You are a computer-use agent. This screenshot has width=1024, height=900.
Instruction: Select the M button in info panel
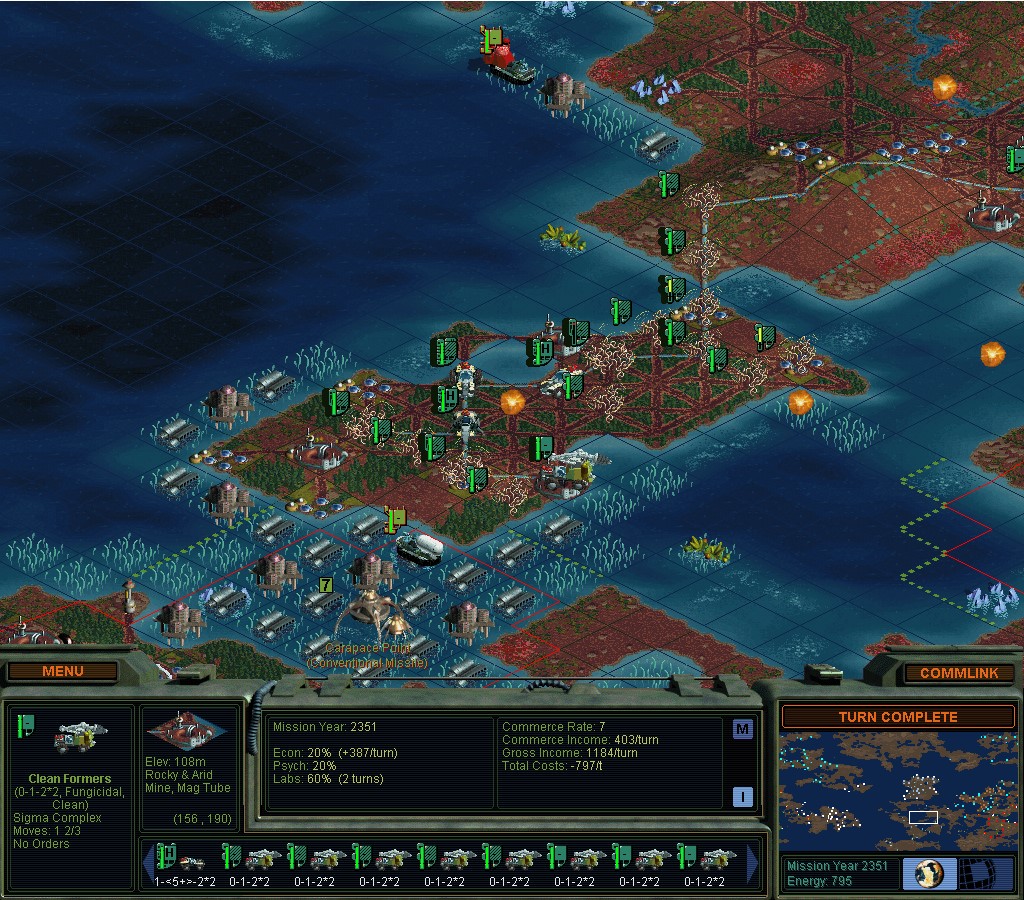742,728
